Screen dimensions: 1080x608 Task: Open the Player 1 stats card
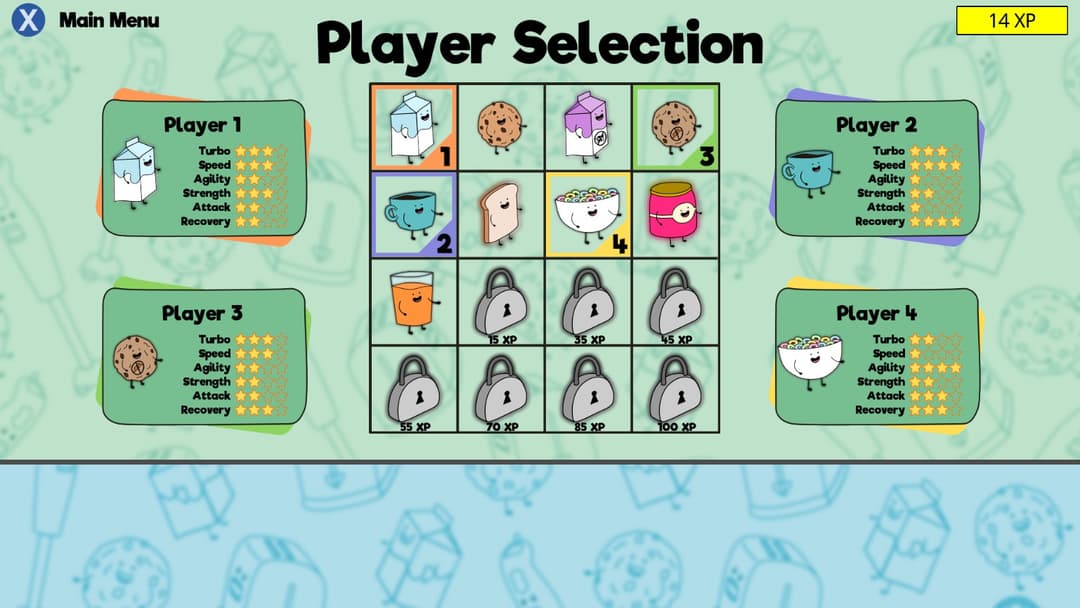pos(203,168)
